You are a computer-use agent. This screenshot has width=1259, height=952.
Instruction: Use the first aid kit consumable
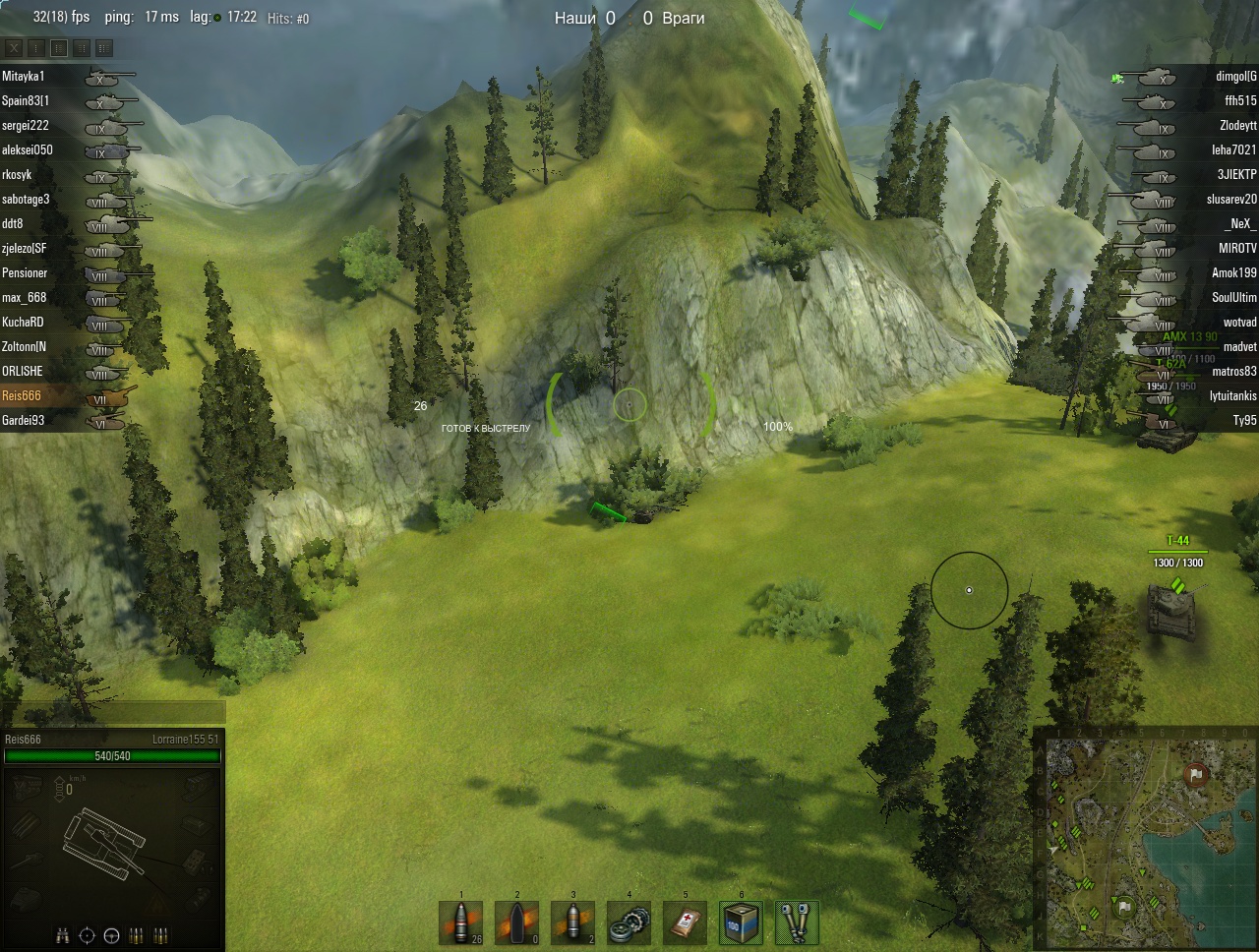[685, 923]
